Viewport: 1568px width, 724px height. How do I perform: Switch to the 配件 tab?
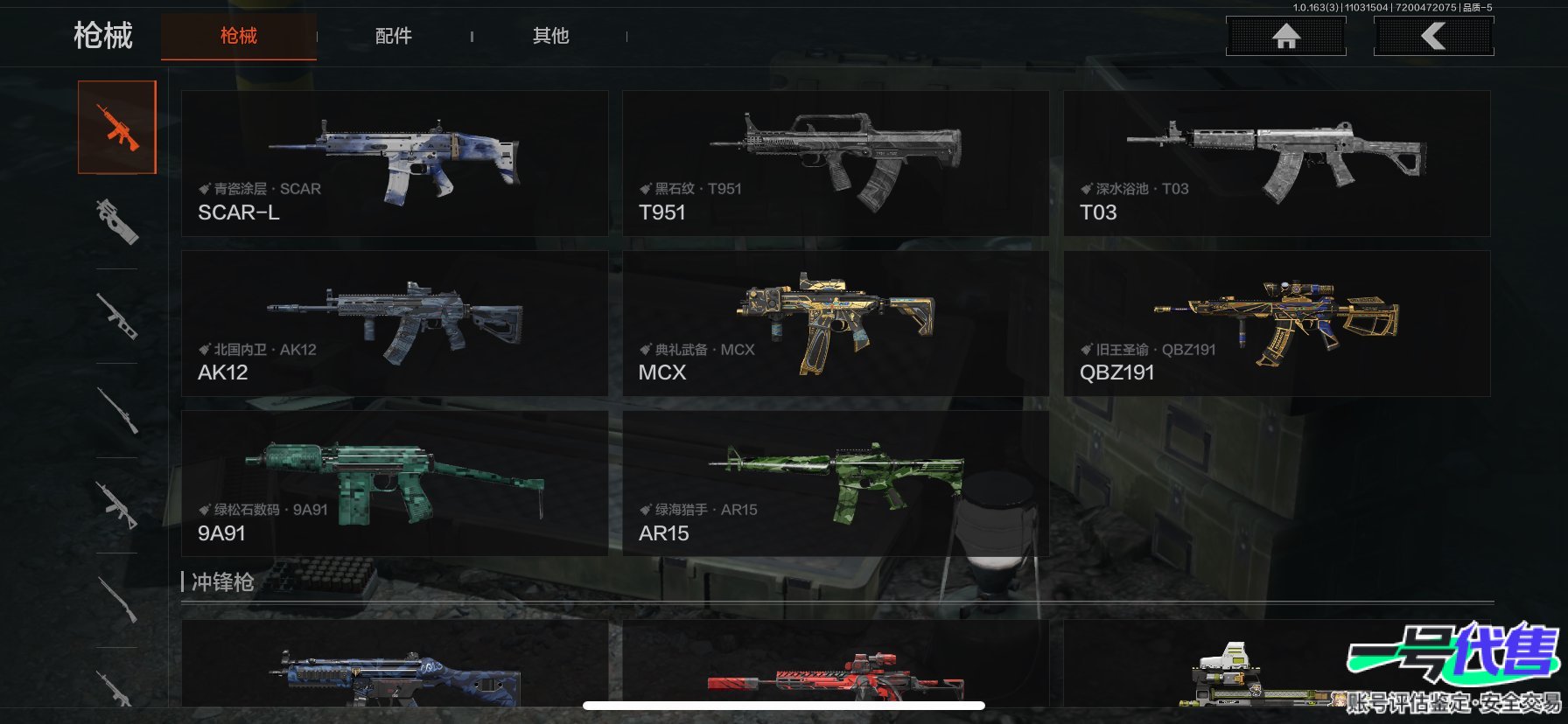[393, 36]
